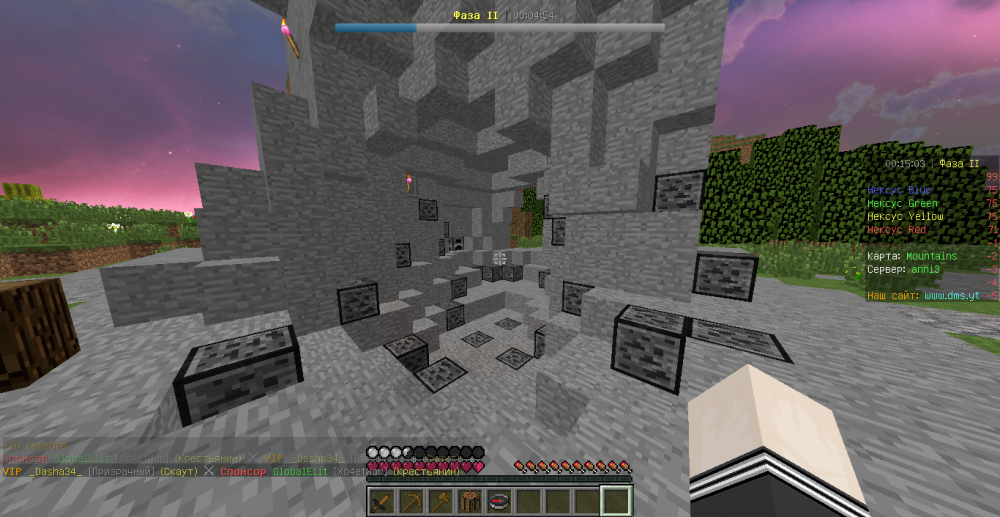1000x517 pixels.
Task: Select the oak log hotbar slot
Action: click(469, 501)
